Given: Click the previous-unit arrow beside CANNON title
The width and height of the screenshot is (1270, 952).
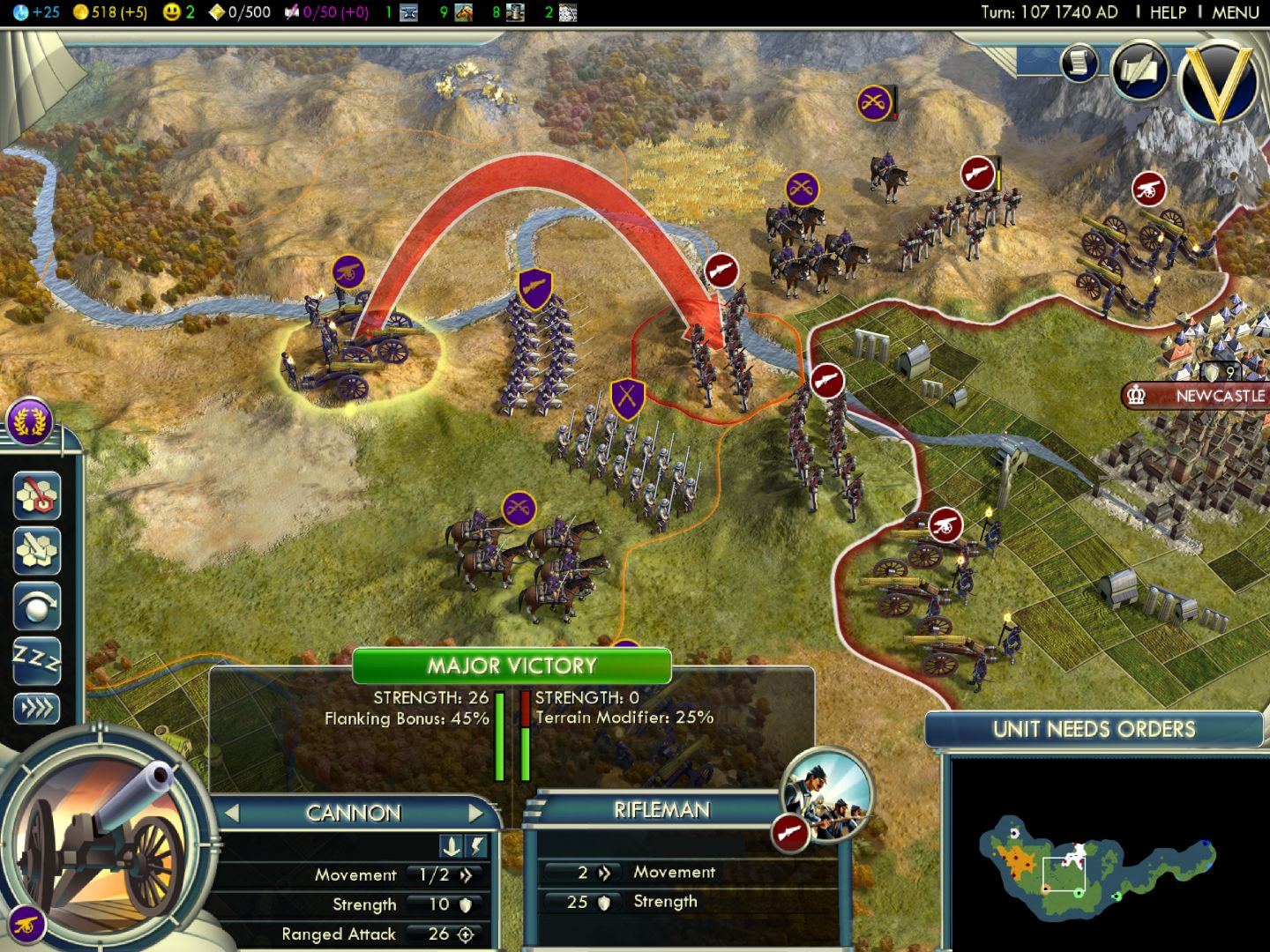Looking at the screenshot, I should [233, 813].
